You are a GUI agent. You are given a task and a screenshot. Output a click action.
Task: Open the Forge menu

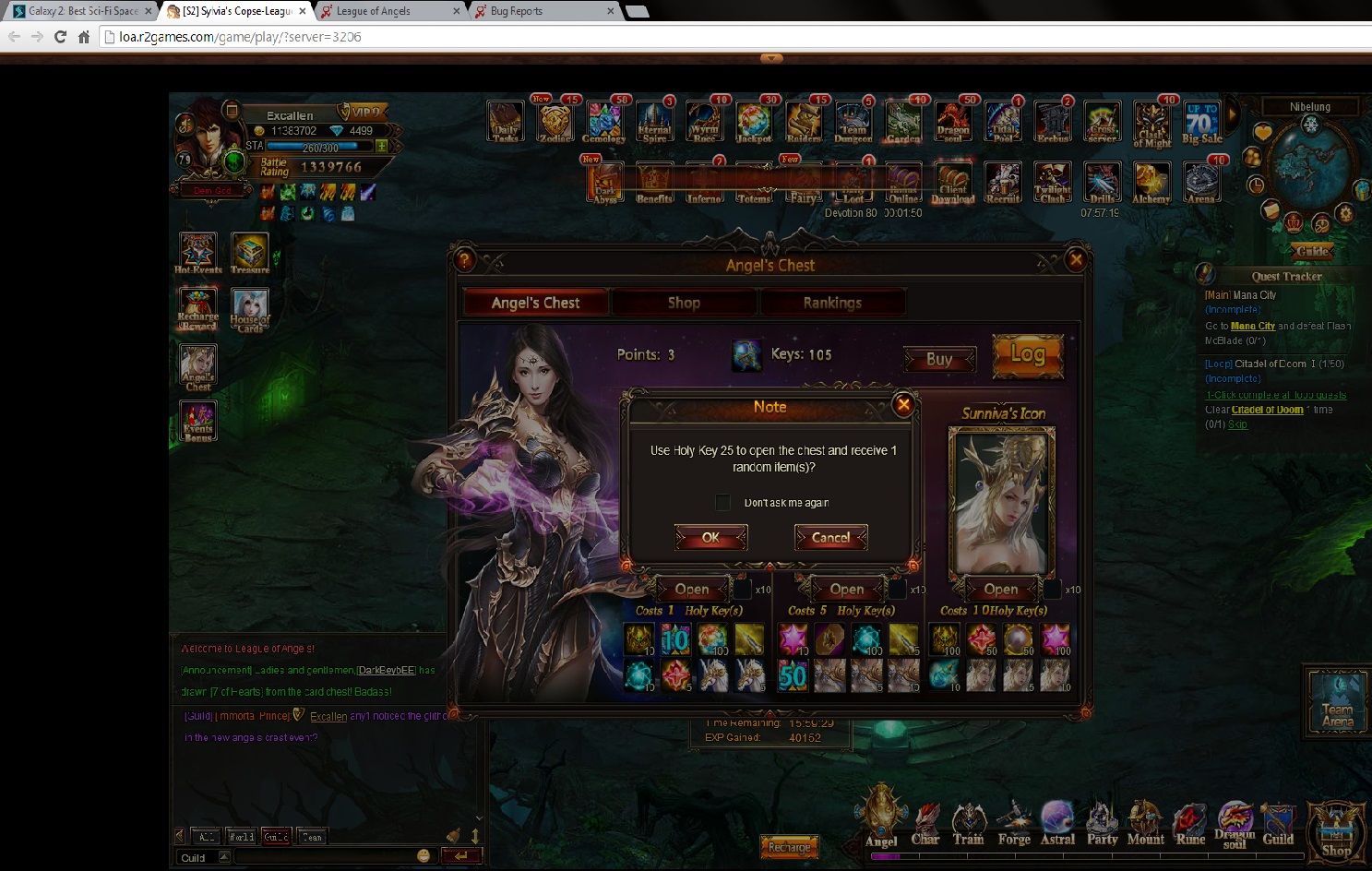tap(1014, 824)
